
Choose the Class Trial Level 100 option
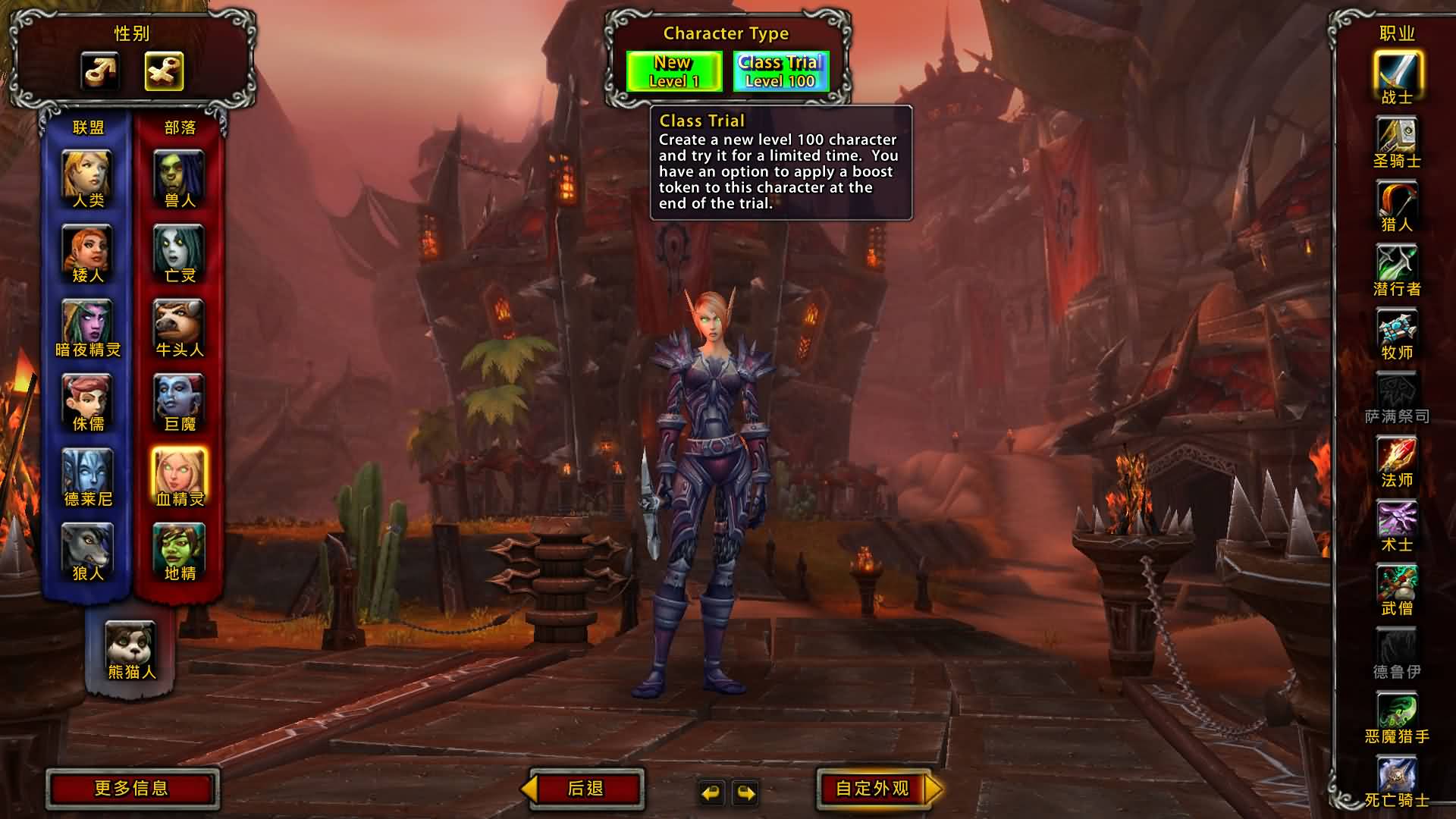tap(780, 71)
